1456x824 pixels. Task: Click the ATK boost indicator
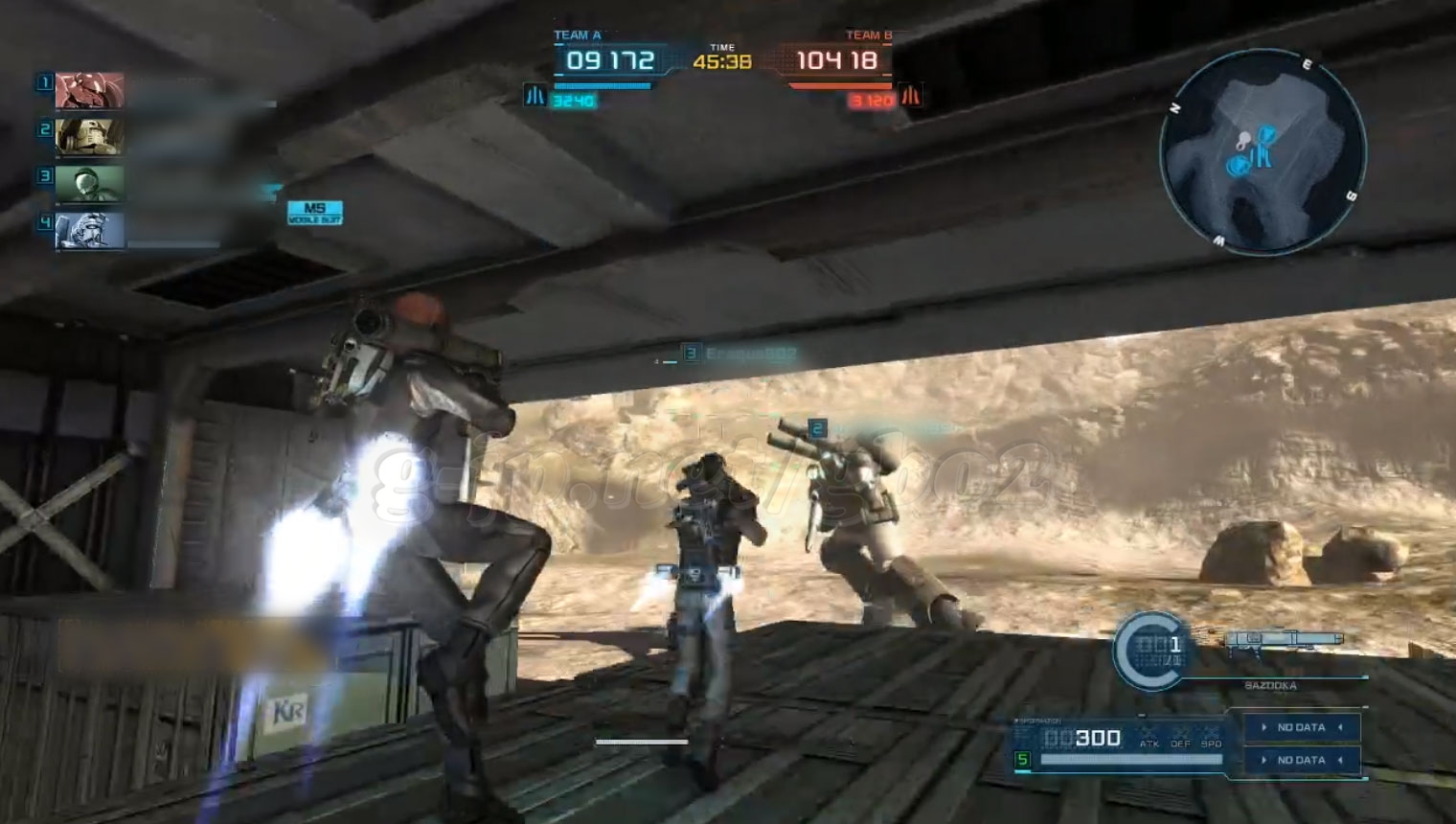(x=1149, y=737)
